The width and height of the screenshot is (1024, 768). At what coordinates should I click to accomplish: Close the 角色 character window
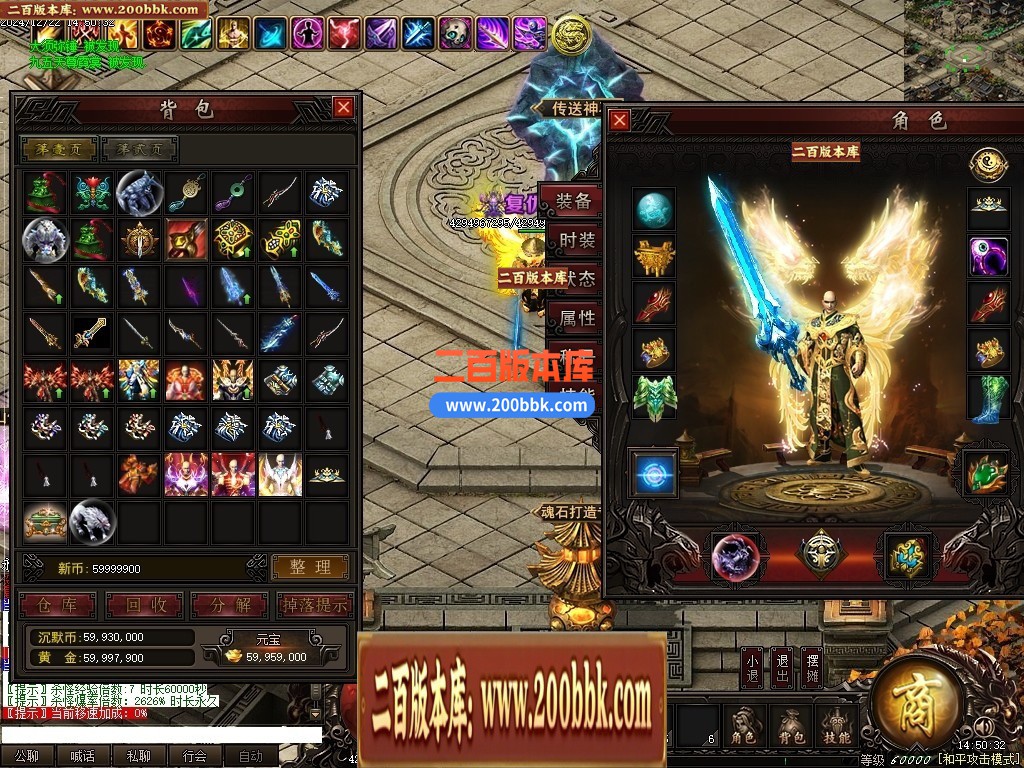620,121
